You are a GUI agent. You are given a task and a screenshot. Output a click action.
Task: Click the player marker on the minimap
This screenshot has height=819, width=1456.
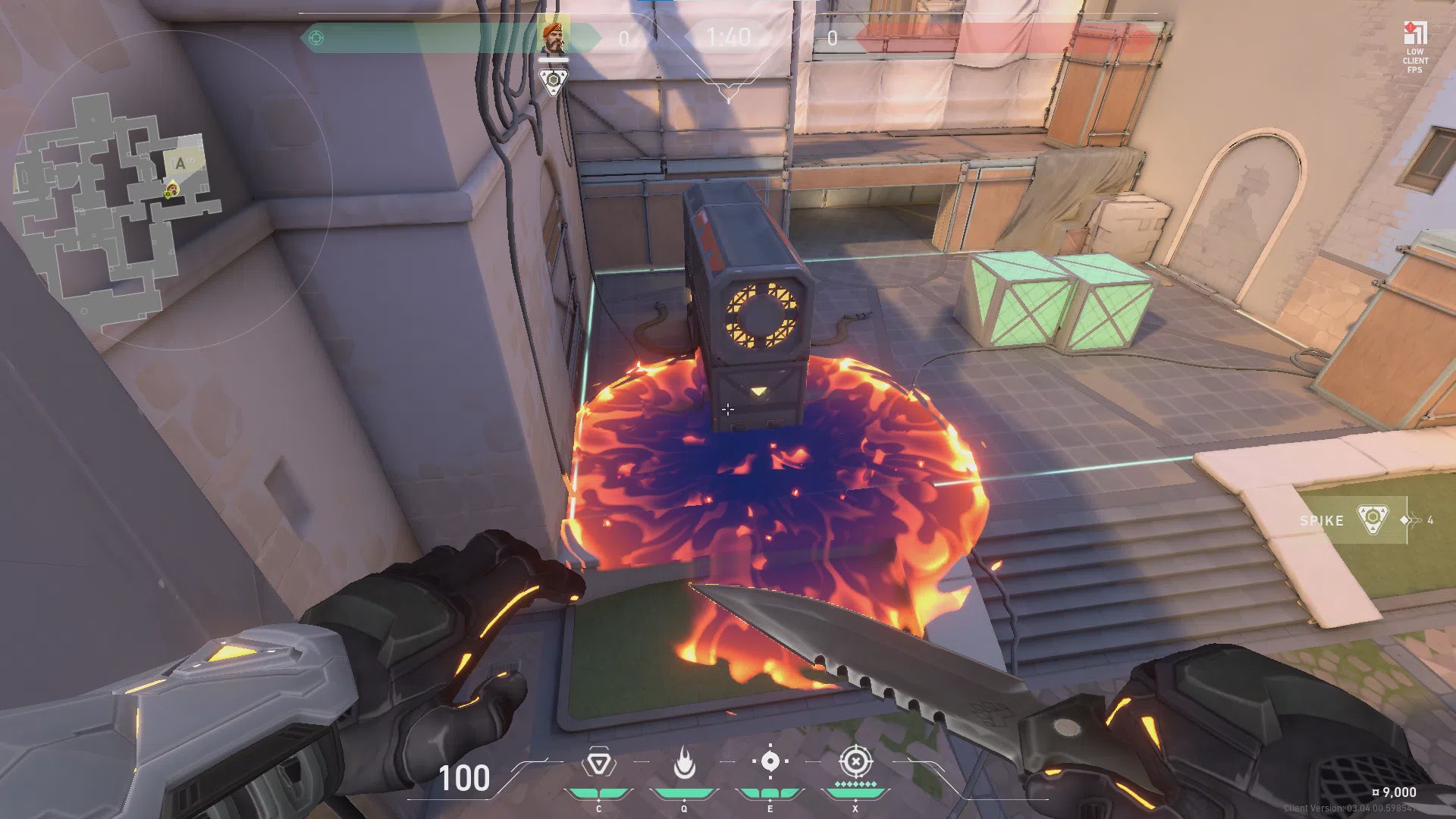(171, 190)
